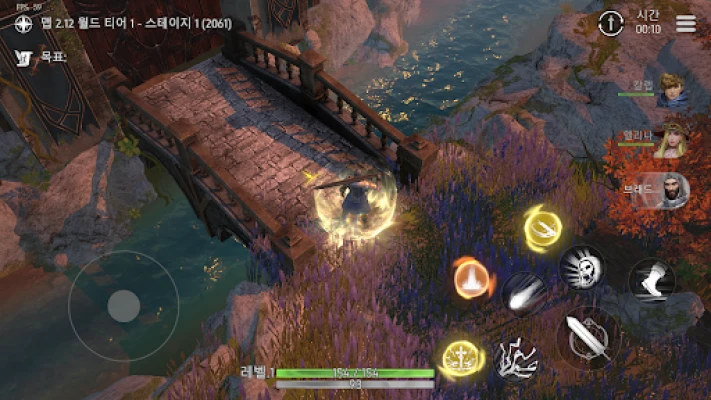The height and width of the screenshot is (400, 711).
Task: Select the blonde female party member portrait
Action: pyautogui.click(x=674, y=141)
